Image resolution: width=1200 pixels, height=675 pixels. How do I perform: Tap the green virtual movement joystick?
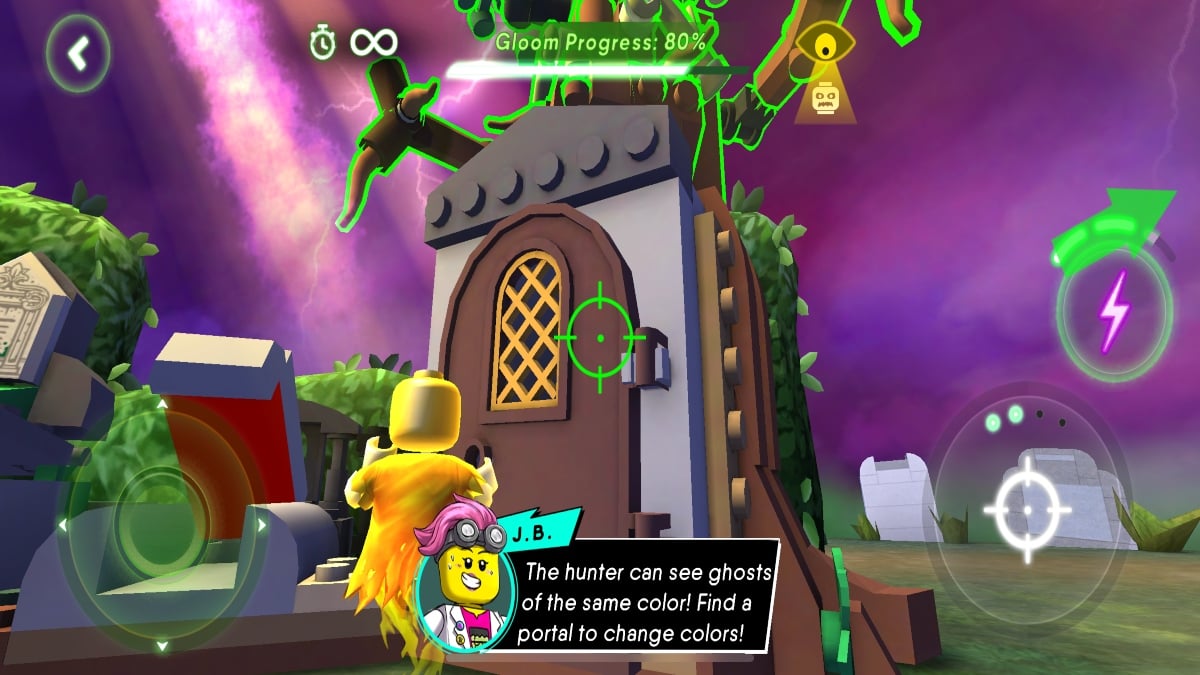coord(162,522)
